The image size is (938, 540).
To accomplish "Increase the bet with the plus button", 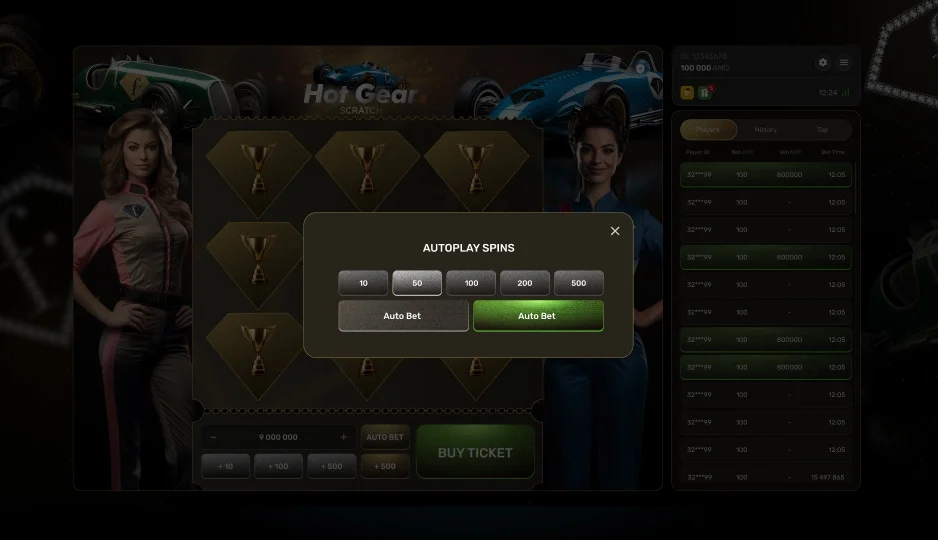I will point(343,437).
